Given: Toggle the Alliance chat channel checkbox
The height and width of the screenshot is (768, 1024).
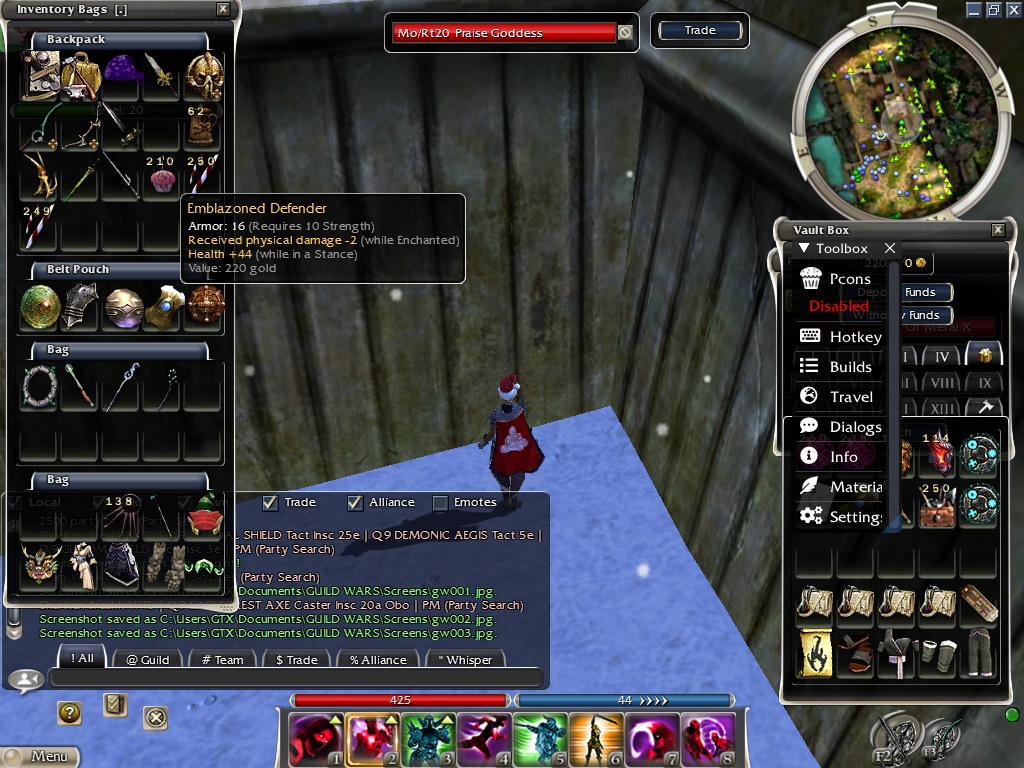Looking at the screenshot, I should coord(355,502).
